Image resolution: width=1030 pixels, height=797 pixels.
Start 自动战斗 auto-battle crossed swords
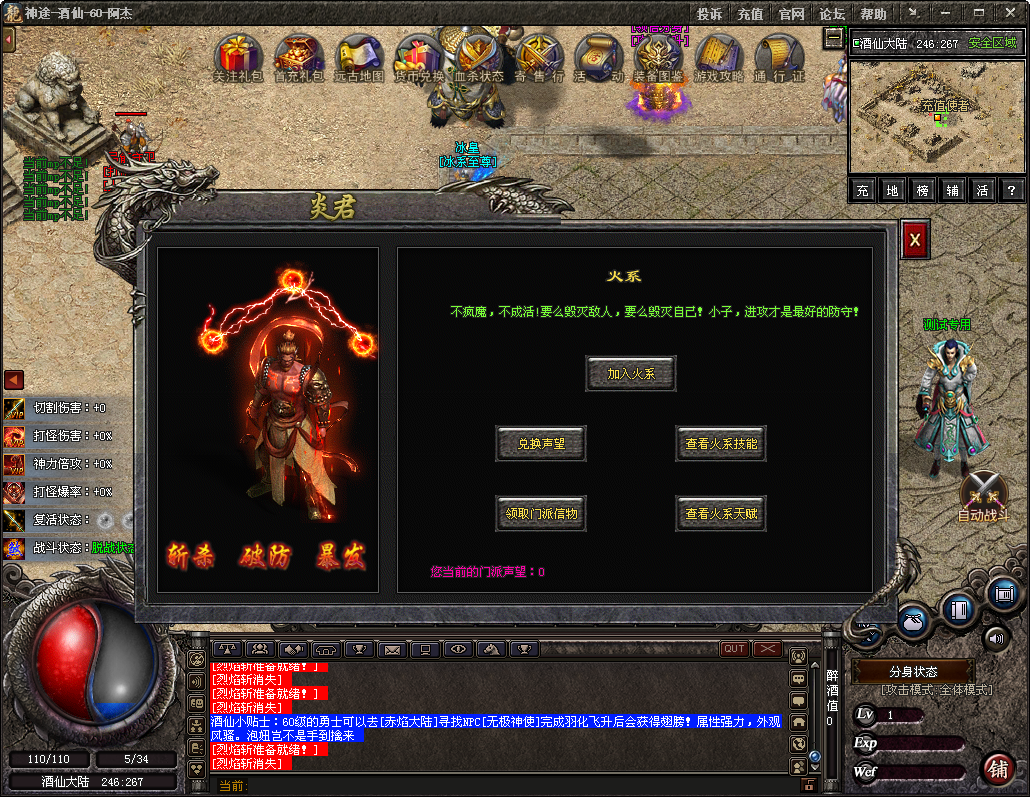tap(983, 492)
